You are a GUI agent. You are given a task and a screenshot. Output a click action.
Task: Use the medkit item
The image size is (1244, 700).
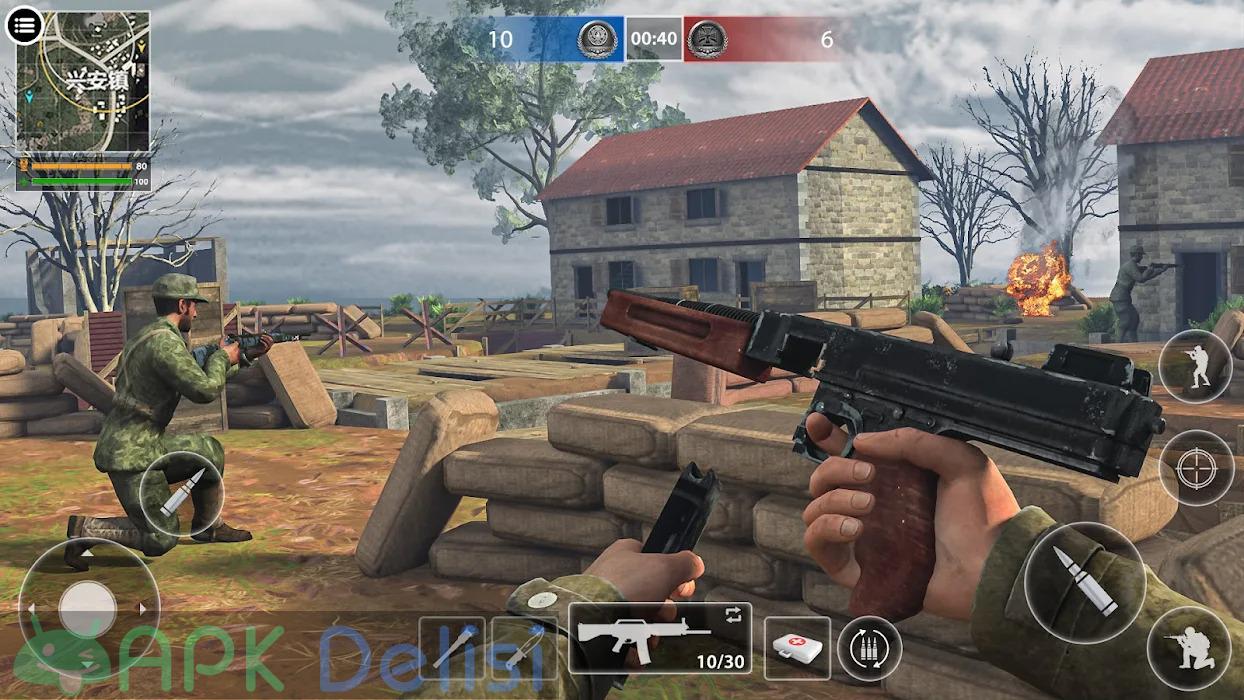(x=797, y=647)
